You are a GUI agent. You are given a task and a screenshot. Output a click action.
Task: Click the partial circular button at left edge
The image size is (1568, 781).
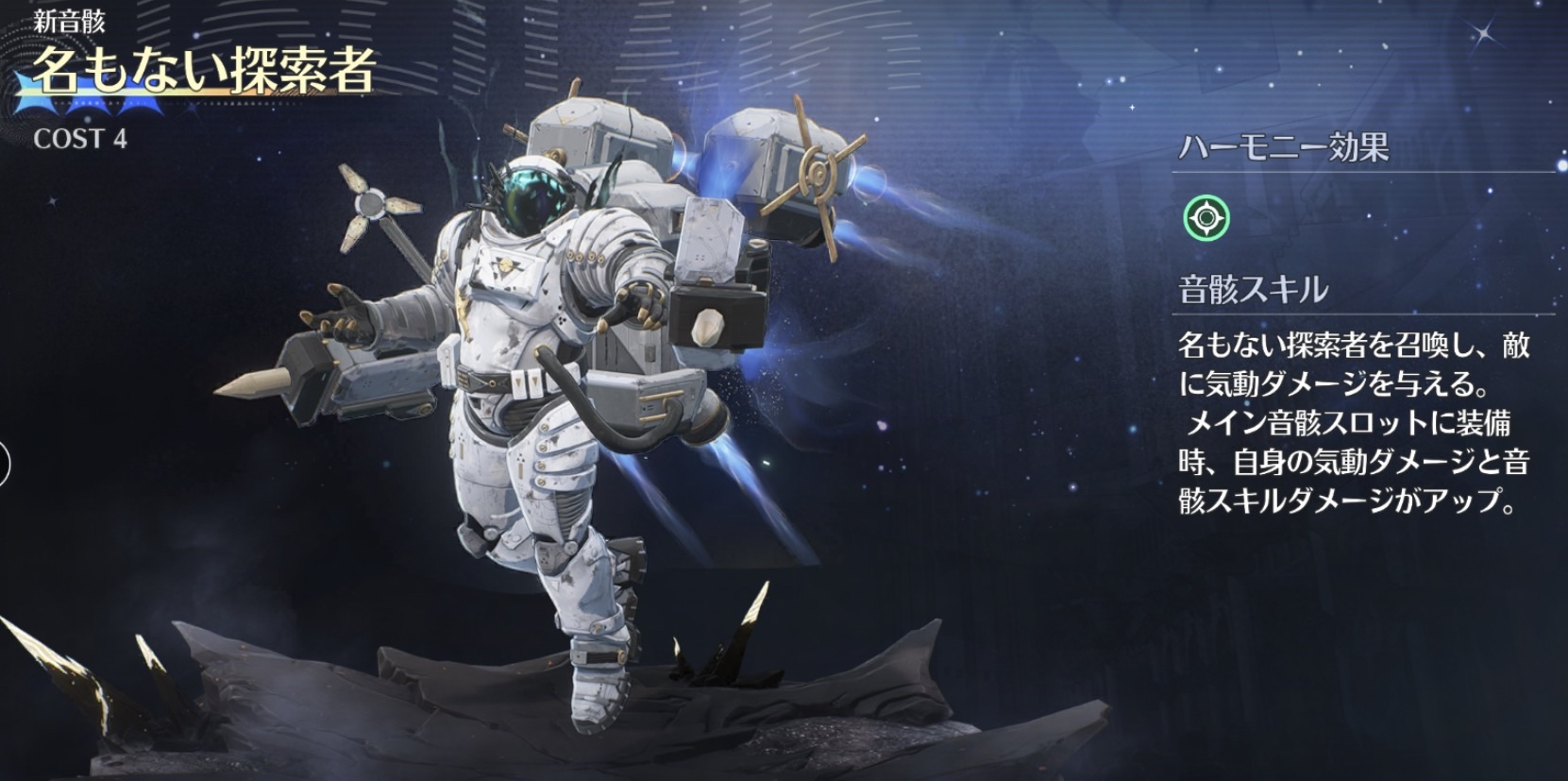pos(4,465)
